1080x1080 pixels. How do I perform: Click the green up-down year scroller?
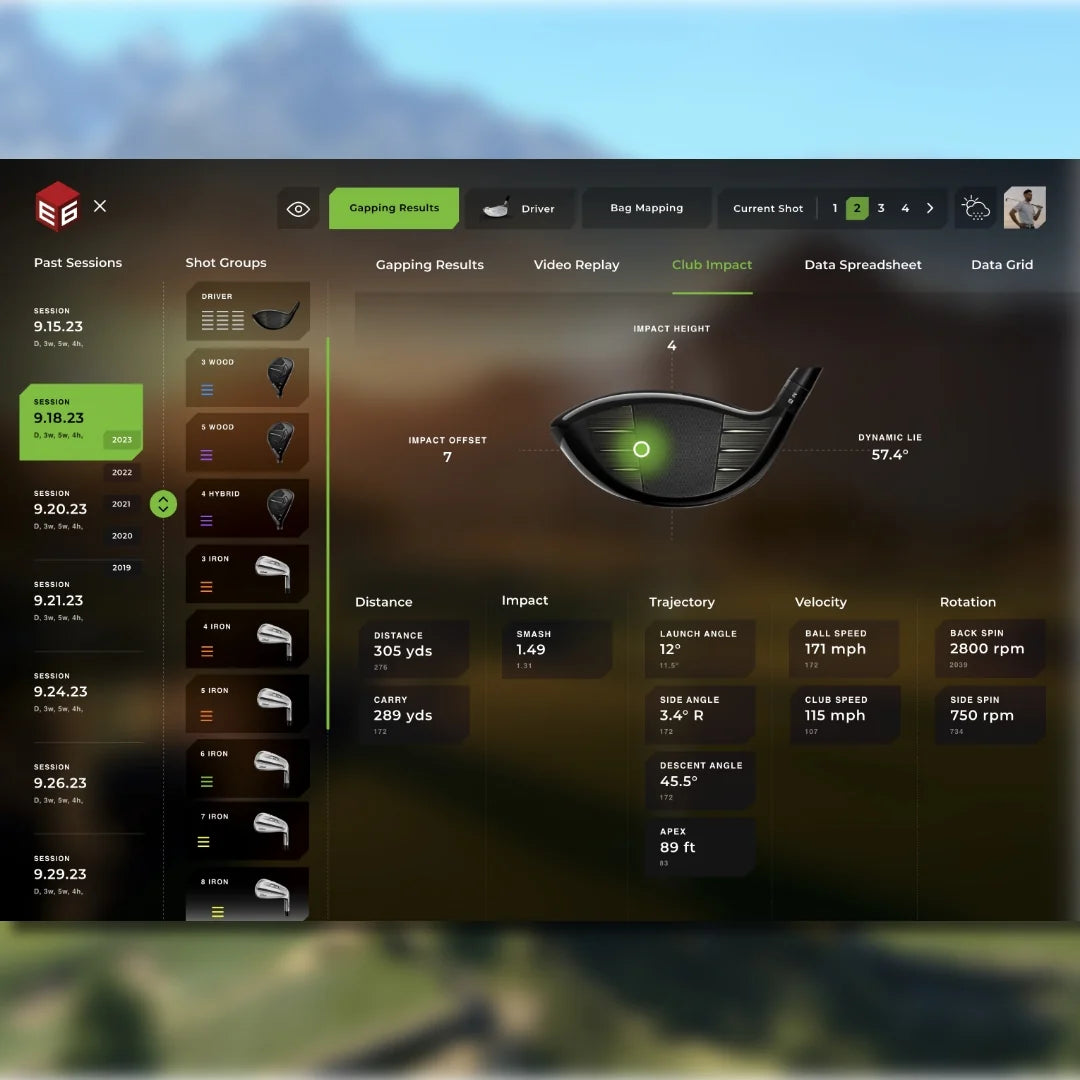click(x=163, y=504)
